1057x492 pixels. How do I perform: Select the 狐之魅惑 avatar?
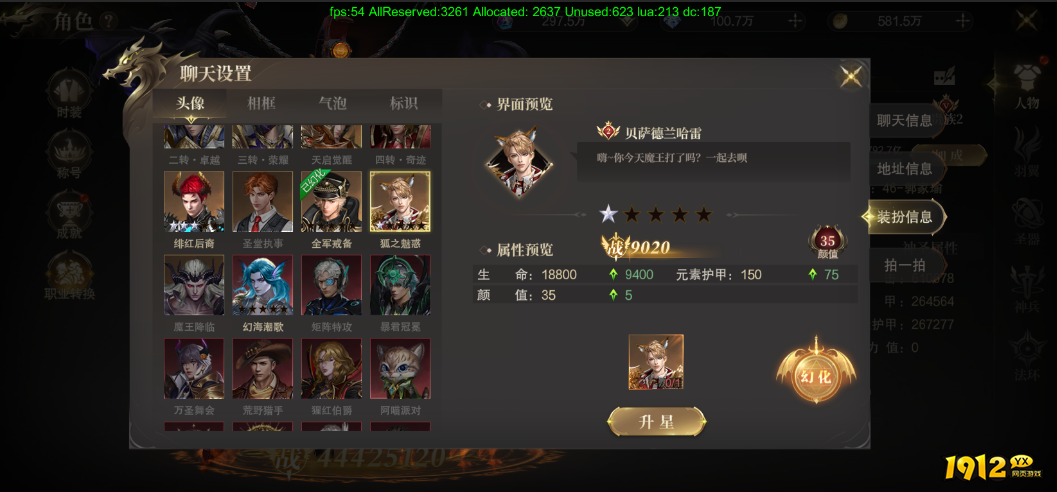(x=400, y=201)
